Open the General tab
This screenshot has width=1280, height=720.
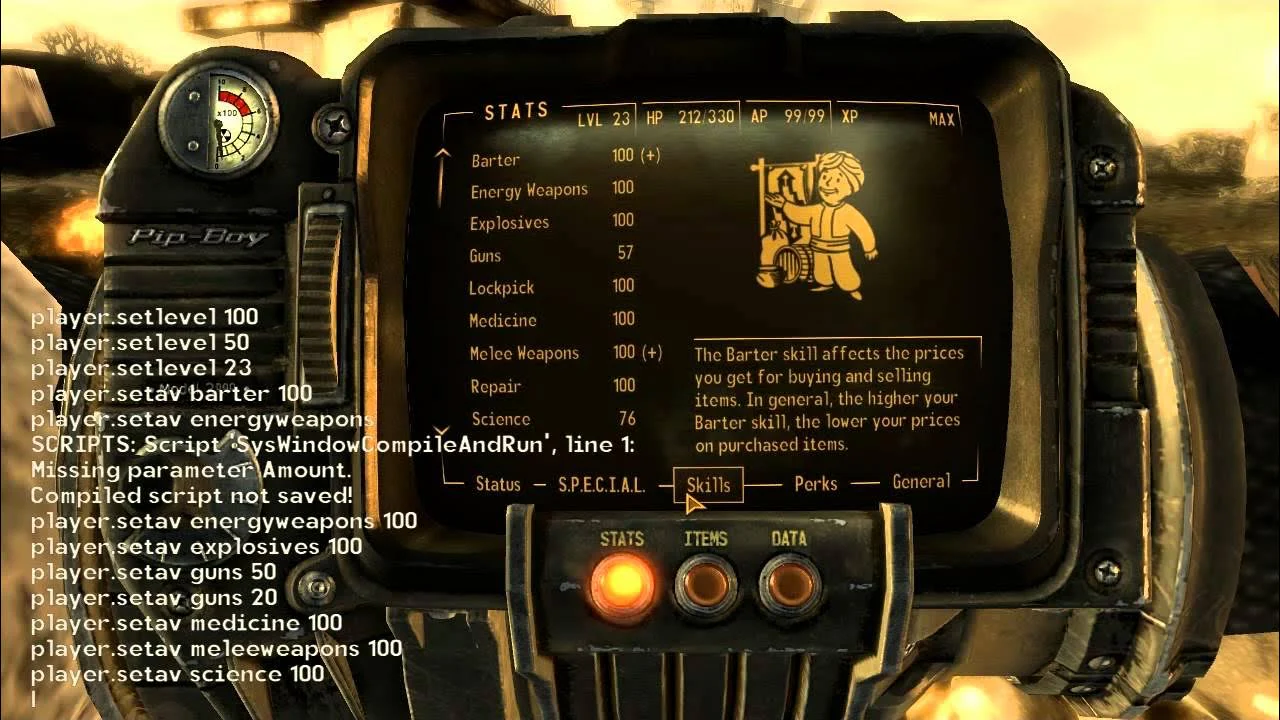click(920, 481)
